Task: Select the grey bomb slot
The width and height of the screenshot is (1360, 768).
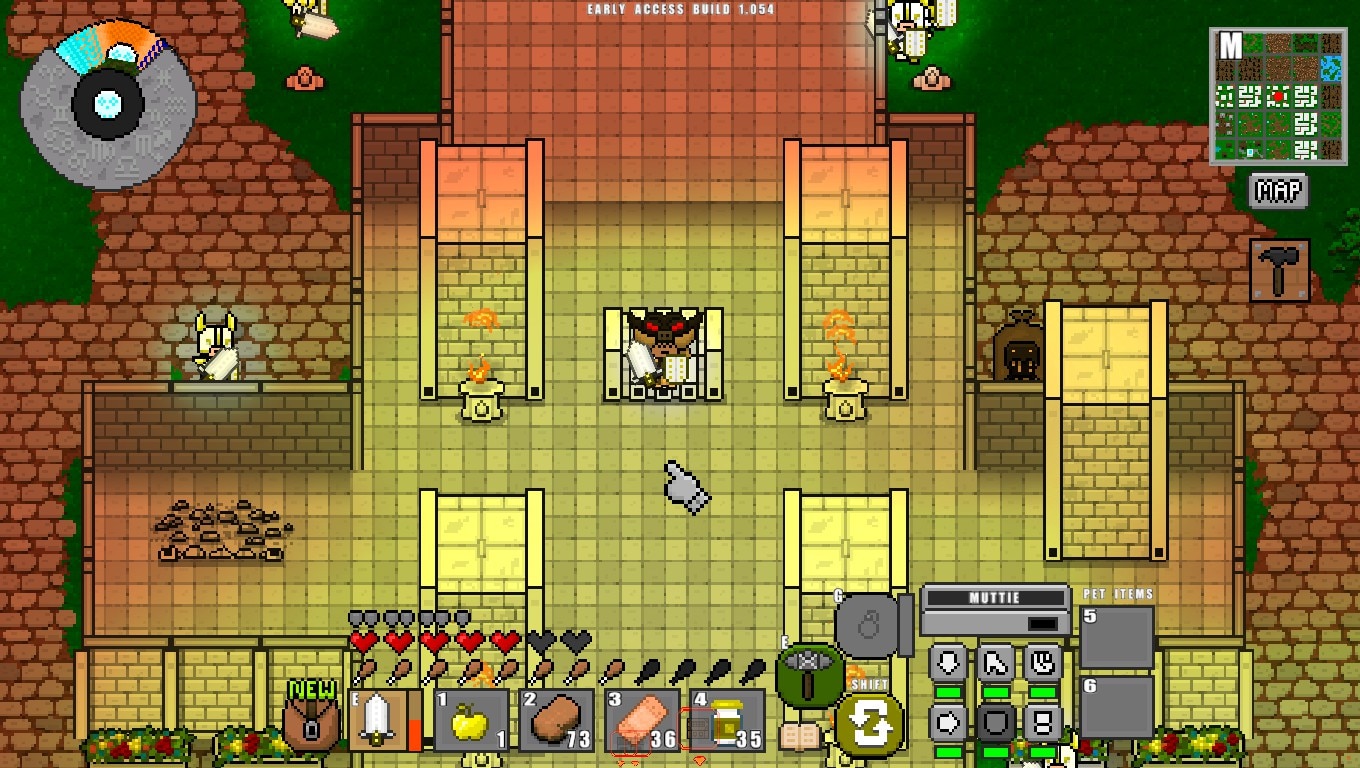Action: click(x=868, y=626)
